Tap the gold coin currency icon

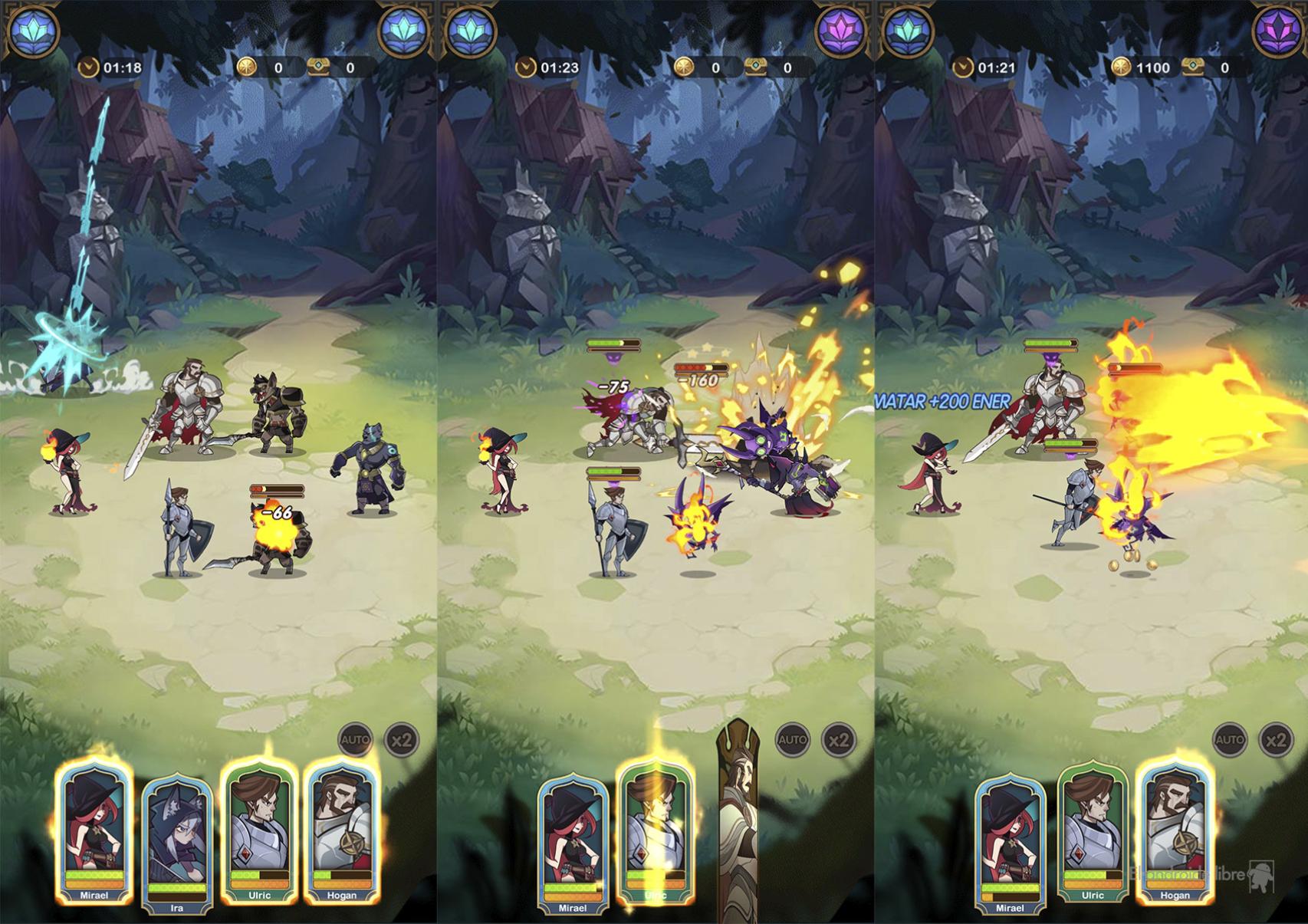[x=246, y=67]
